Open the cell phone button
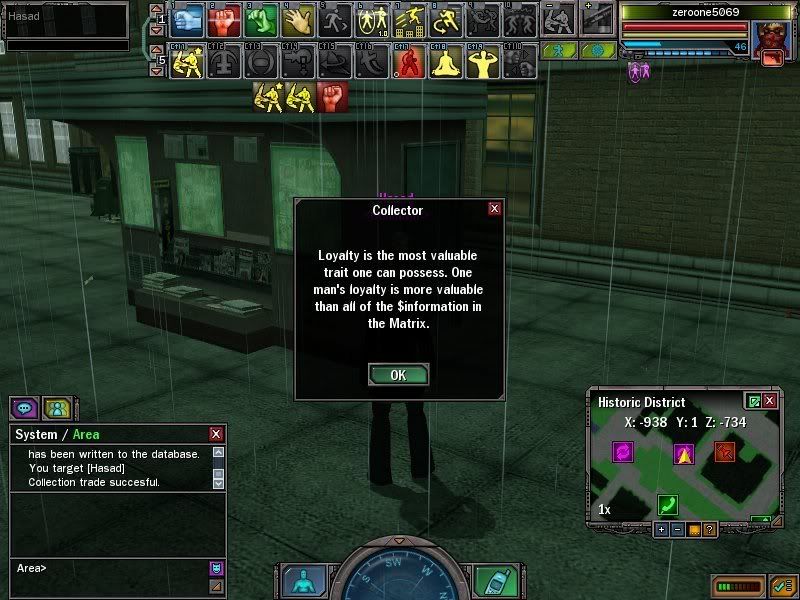The image size is (800, 600). point(494,580)
